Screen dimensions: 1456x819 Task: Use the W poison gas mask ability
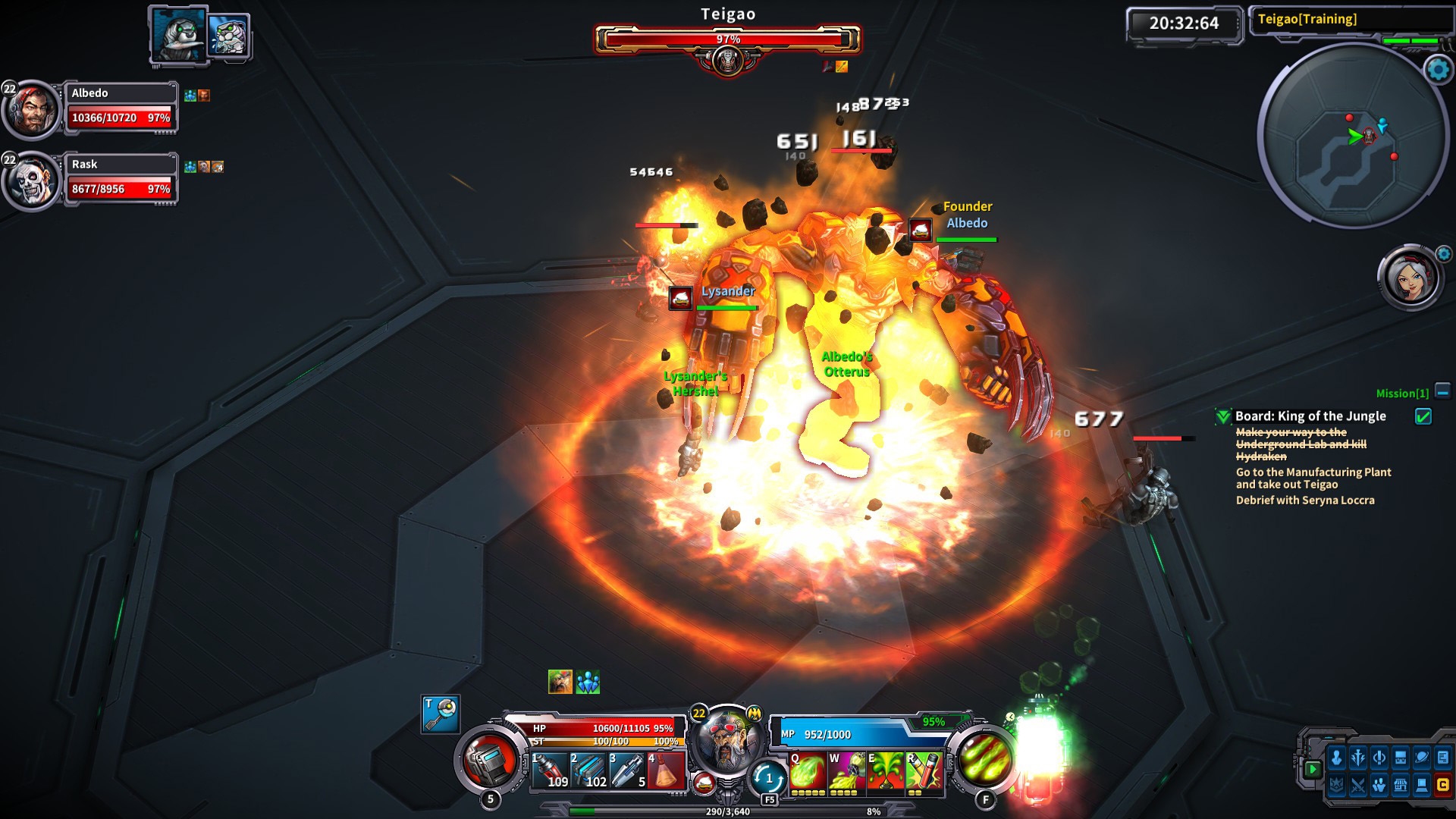coord(846,773)
